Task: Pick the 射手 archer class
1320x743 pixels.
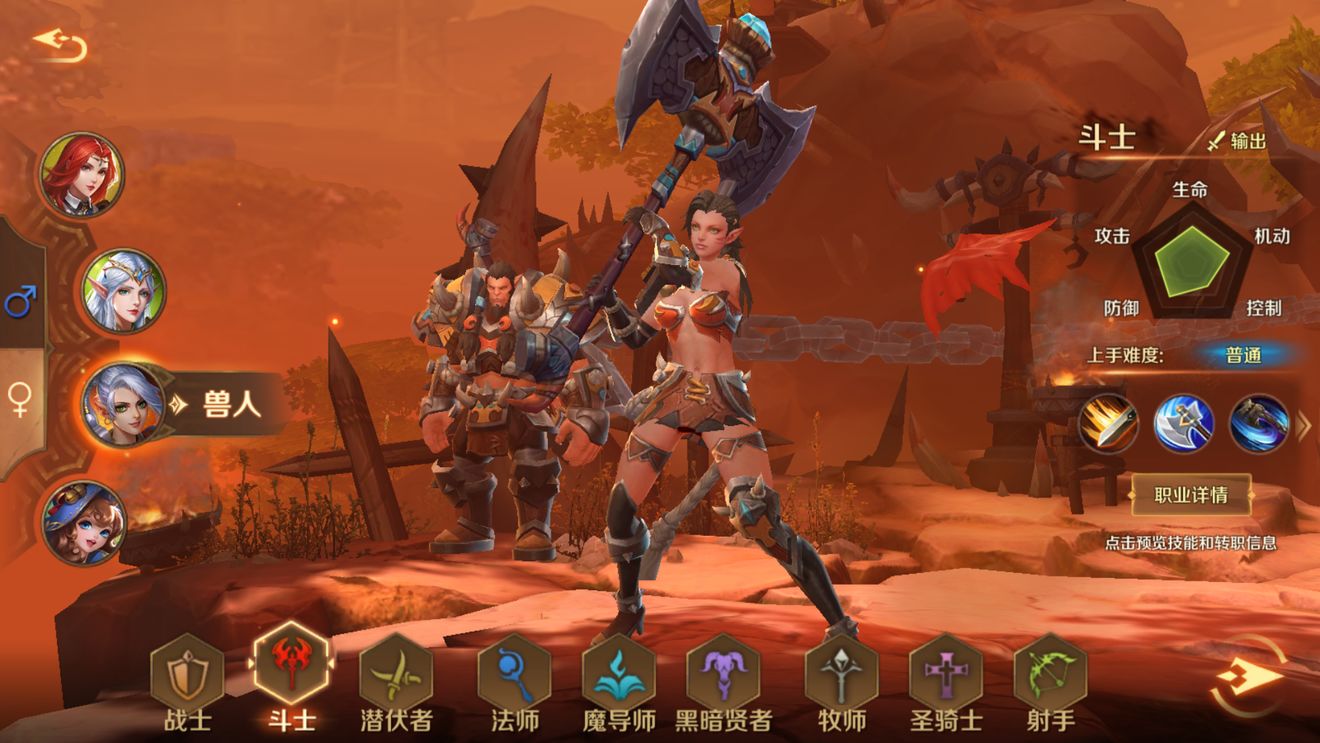Action: (1050, 672)
